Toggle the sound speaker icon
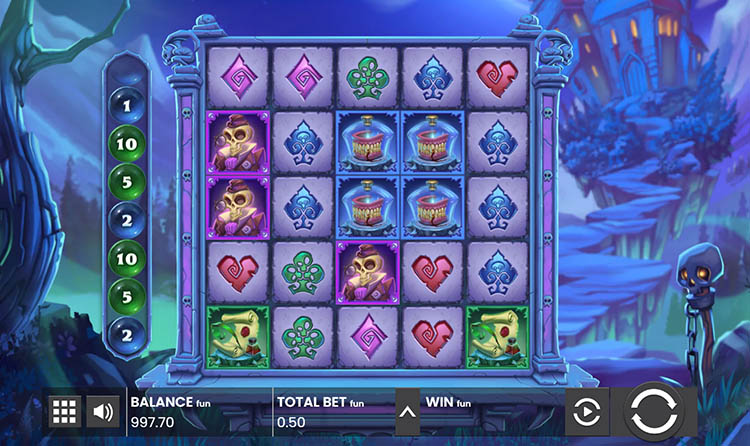Image resolution: width=750 pixels, height=446 pixels. click(x=101, y=411)
